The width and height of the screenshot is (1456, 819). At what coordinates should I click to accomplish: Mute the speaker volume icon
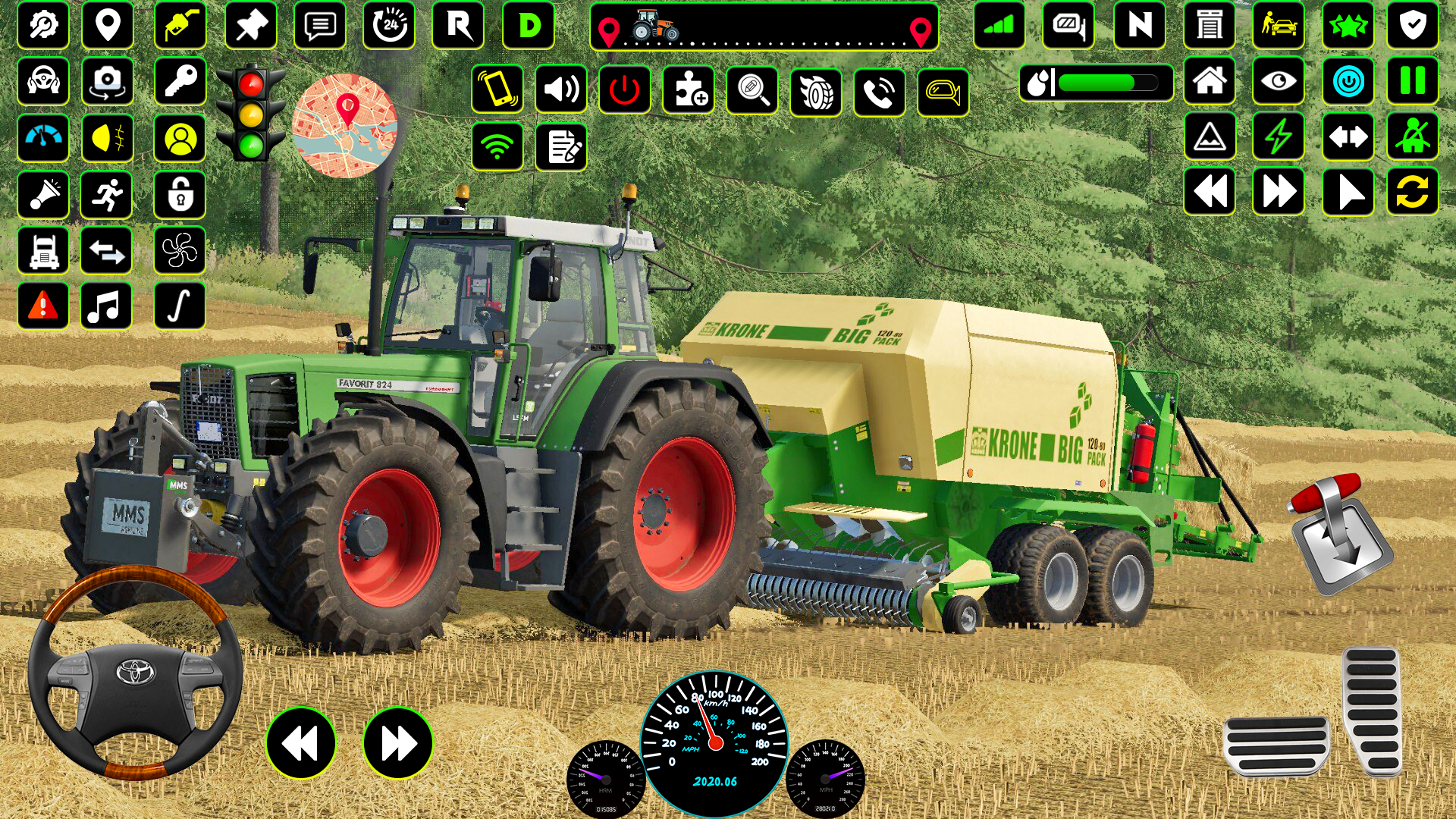tap(561, 89)
